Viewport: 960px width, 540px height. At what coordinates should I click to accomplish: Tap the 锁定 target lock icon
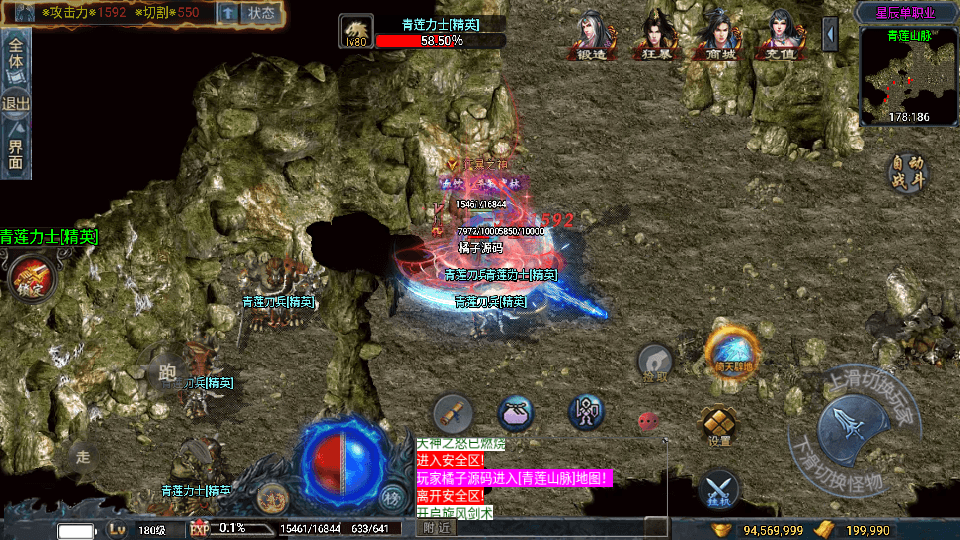[26, 276]
